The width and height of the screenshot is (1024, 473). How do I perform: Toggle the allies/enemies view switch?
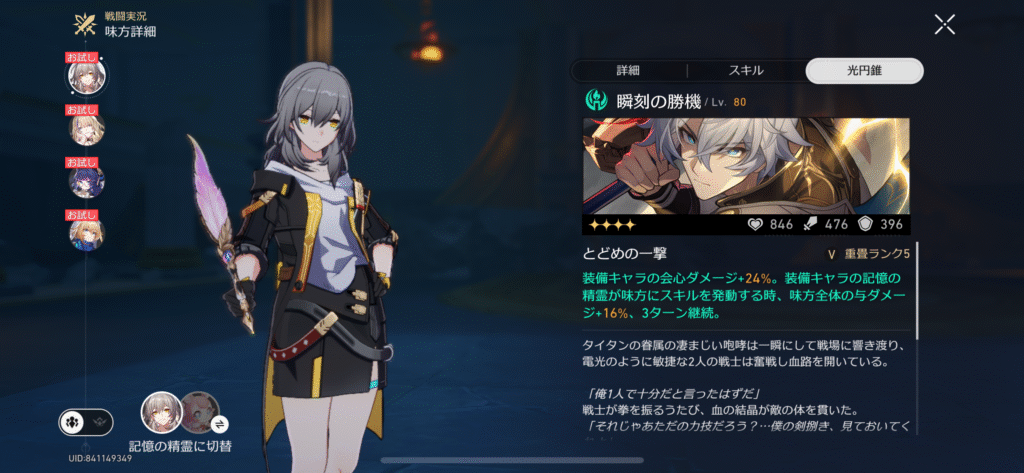click(82, 422)
